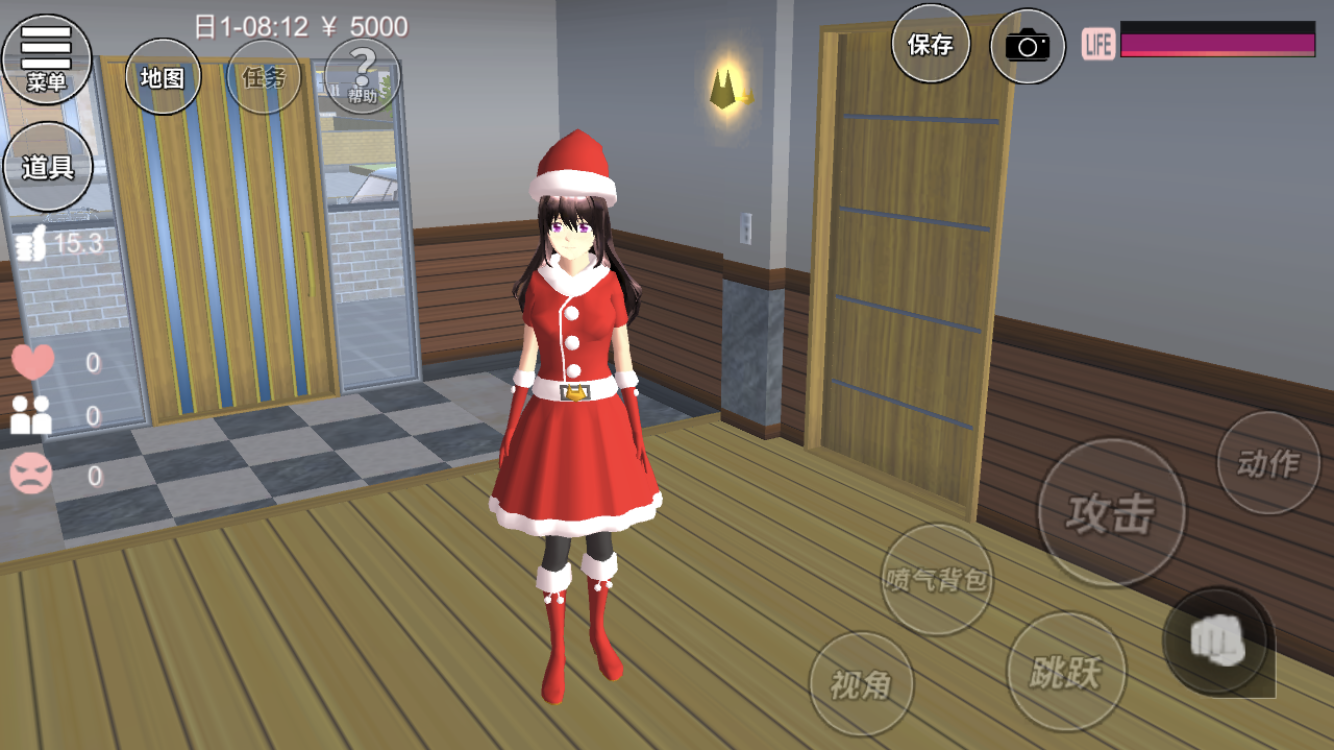
Task: Open the 动作 actions button
Action: (1268, 463)
